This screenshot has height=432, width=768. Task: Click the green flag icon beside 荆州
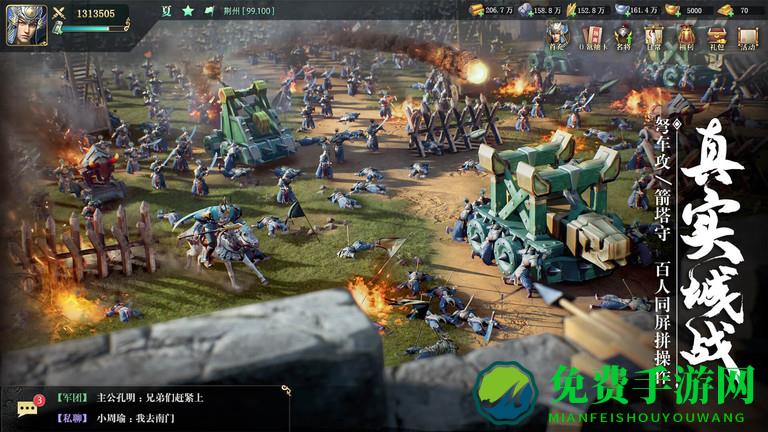point(210,11)
